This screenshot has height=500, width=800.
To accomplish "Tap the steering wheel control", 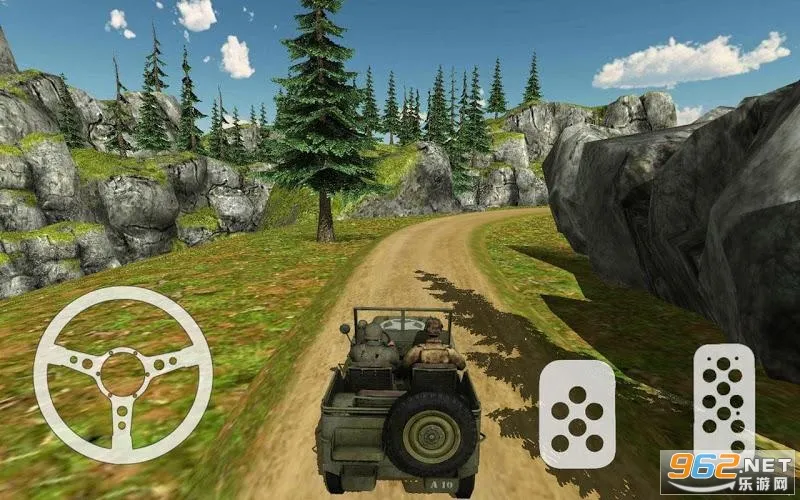I will [123, 375].
